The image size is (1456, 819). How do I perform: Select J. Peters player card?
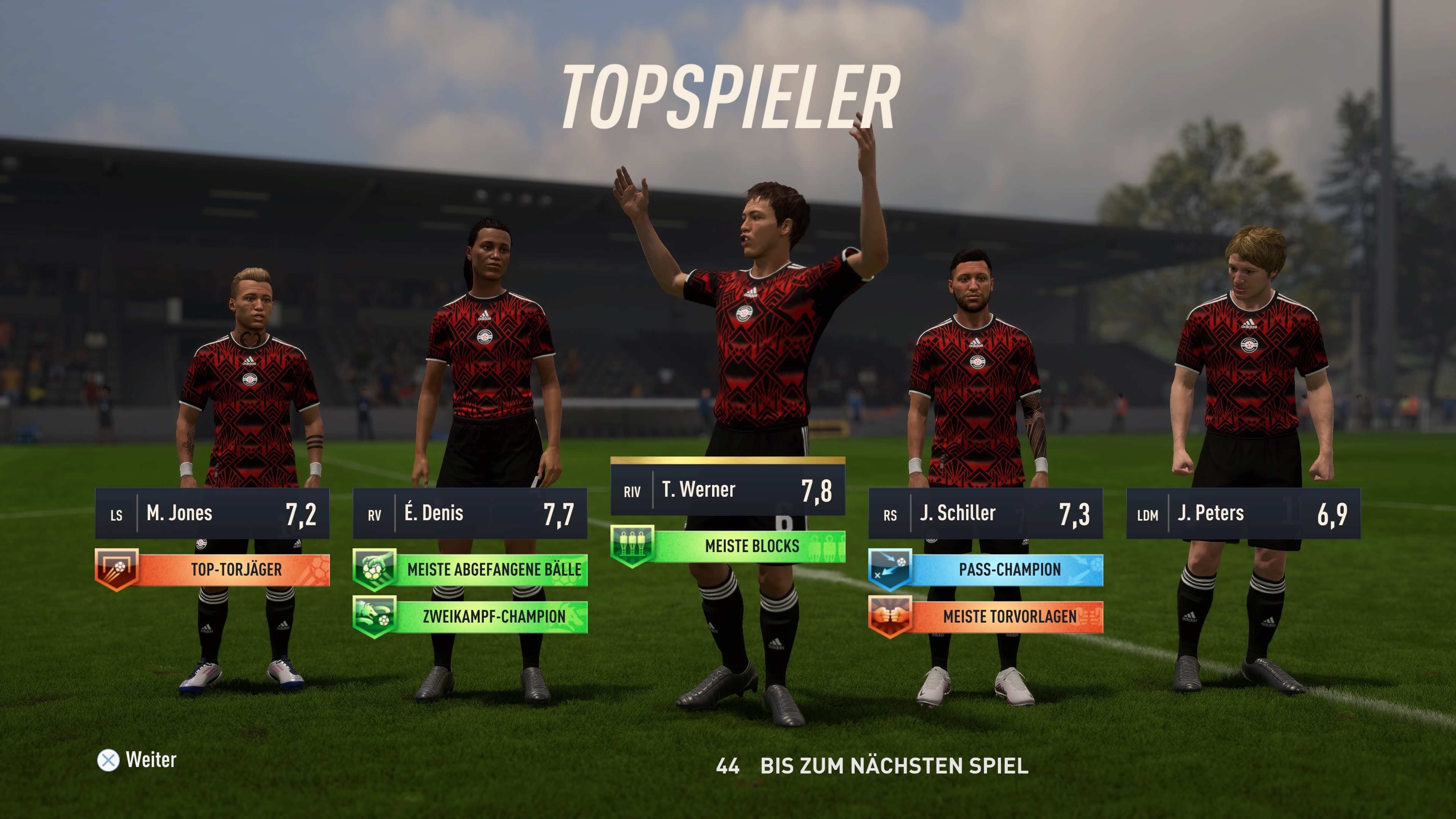[1243, 514]
